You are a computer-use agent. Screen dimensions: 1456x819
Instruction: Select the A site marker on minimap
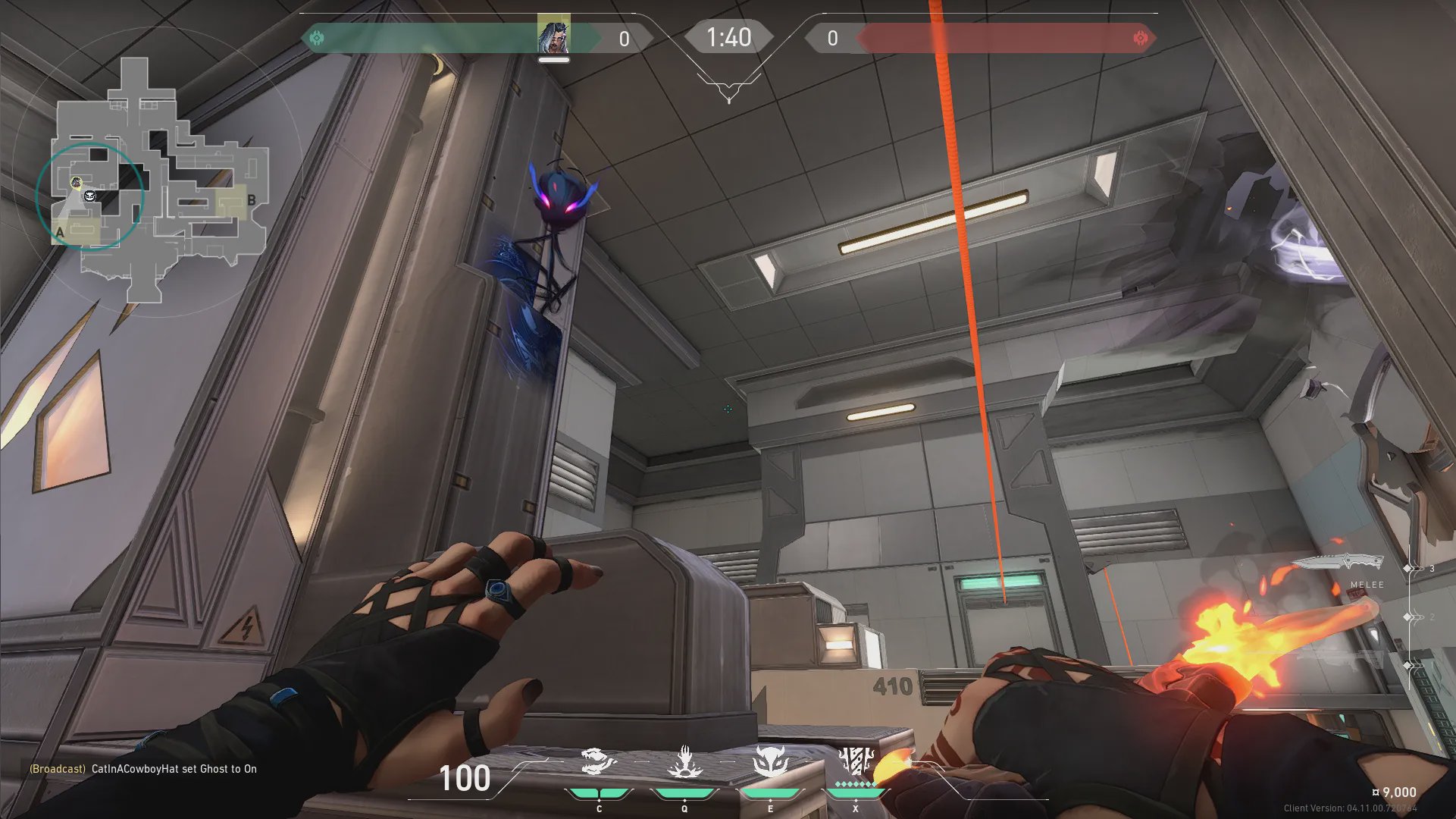[x=61, y=232]
